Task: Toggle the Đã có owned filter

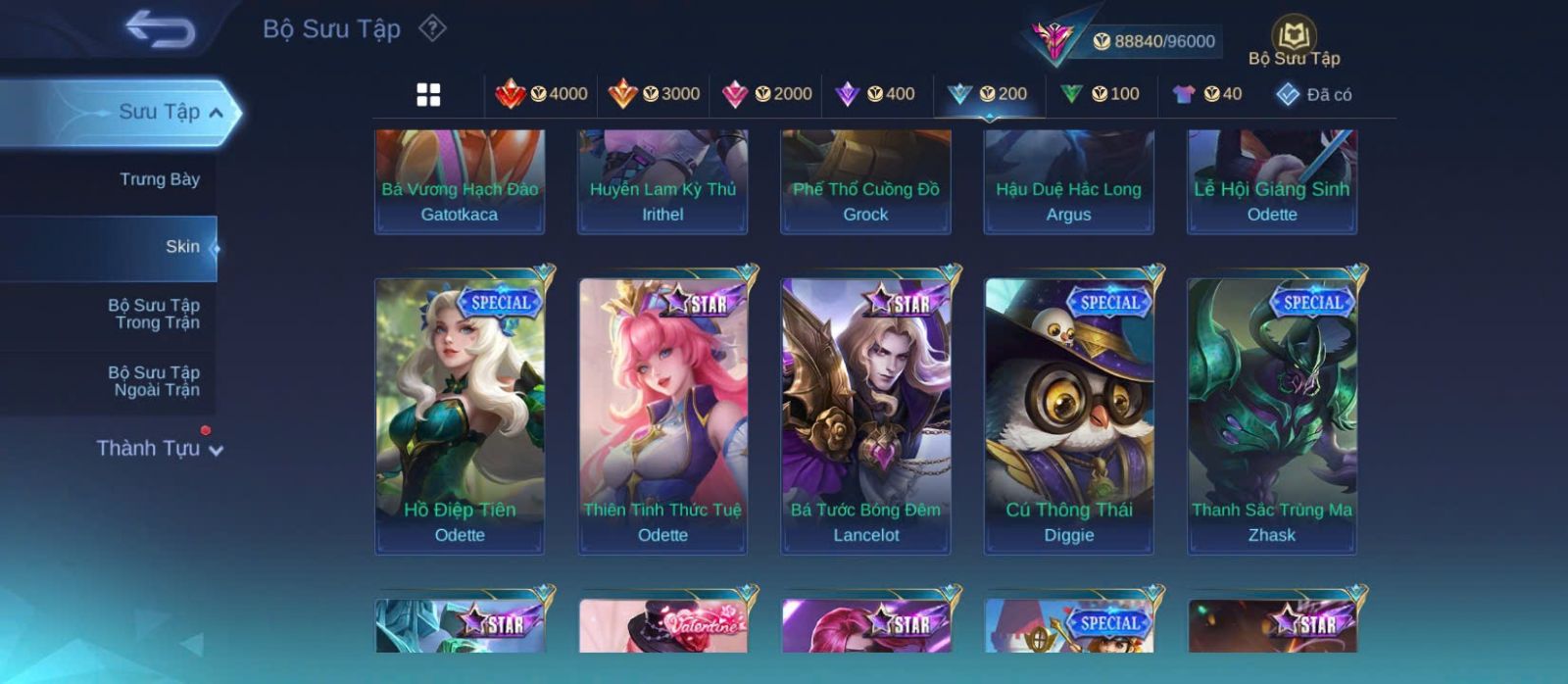Action: (x=1313, y=94)
